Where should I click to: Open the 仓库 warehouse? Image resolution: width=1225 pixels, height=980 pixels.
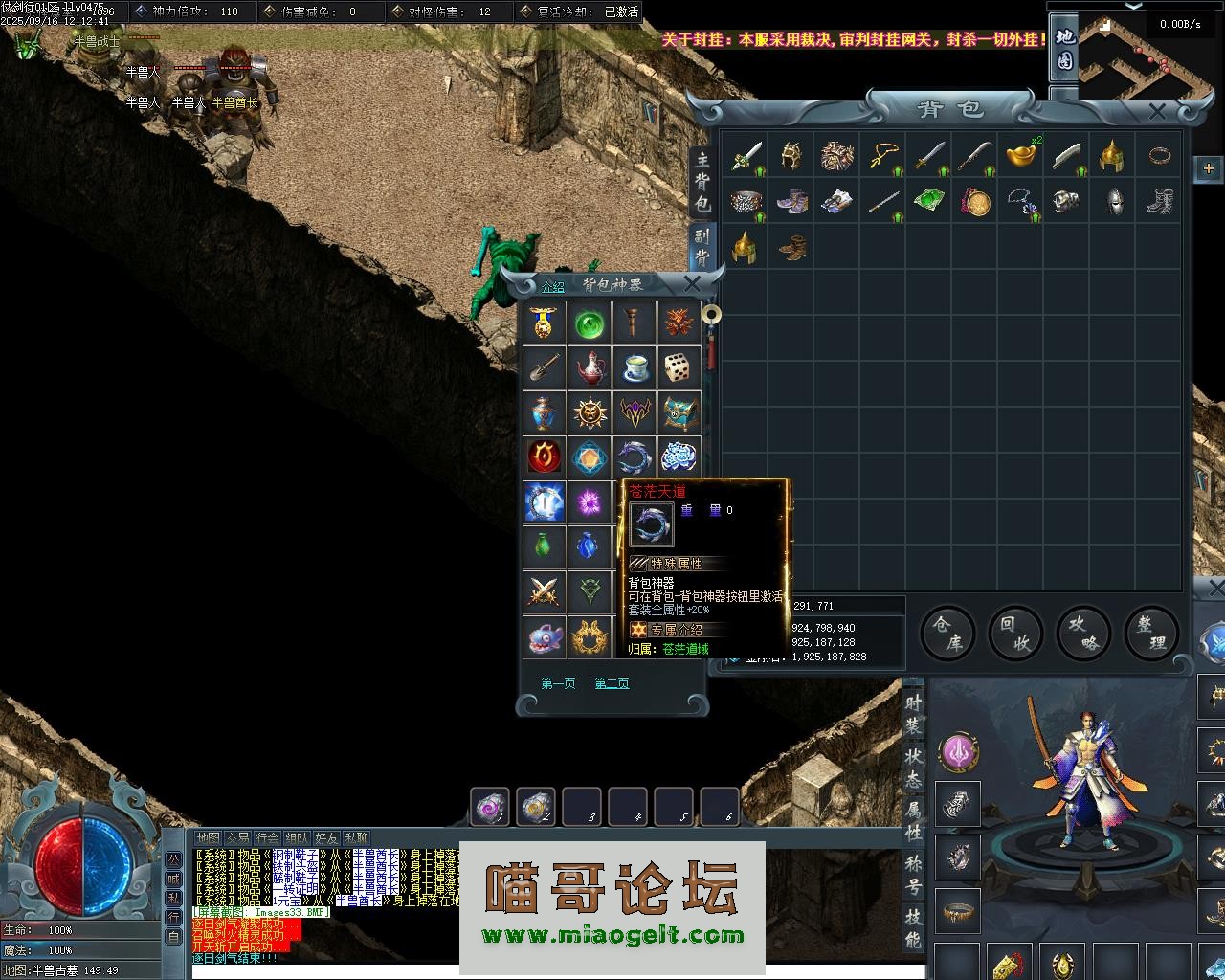click(947, 633)
